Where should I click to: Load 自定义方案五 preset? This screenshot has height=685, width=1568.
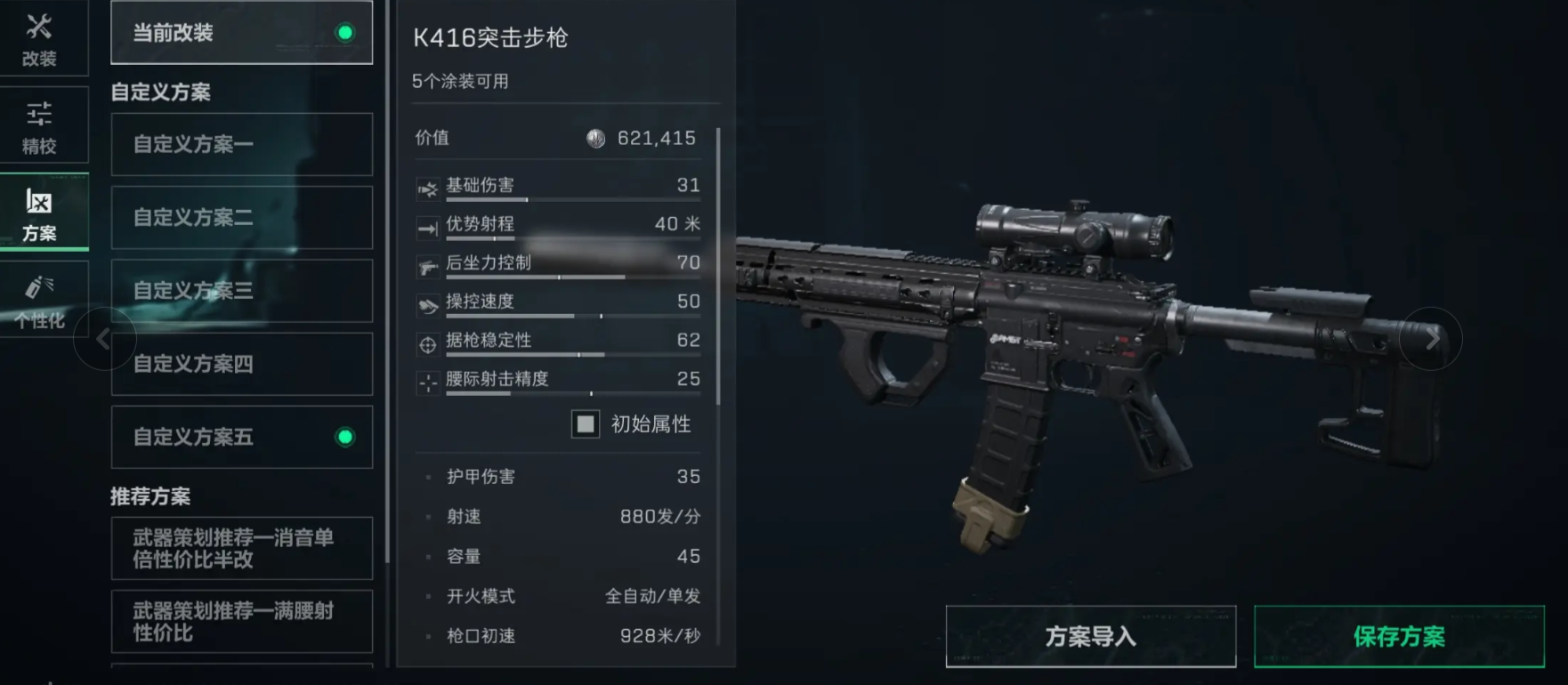[x=241, y=437]
